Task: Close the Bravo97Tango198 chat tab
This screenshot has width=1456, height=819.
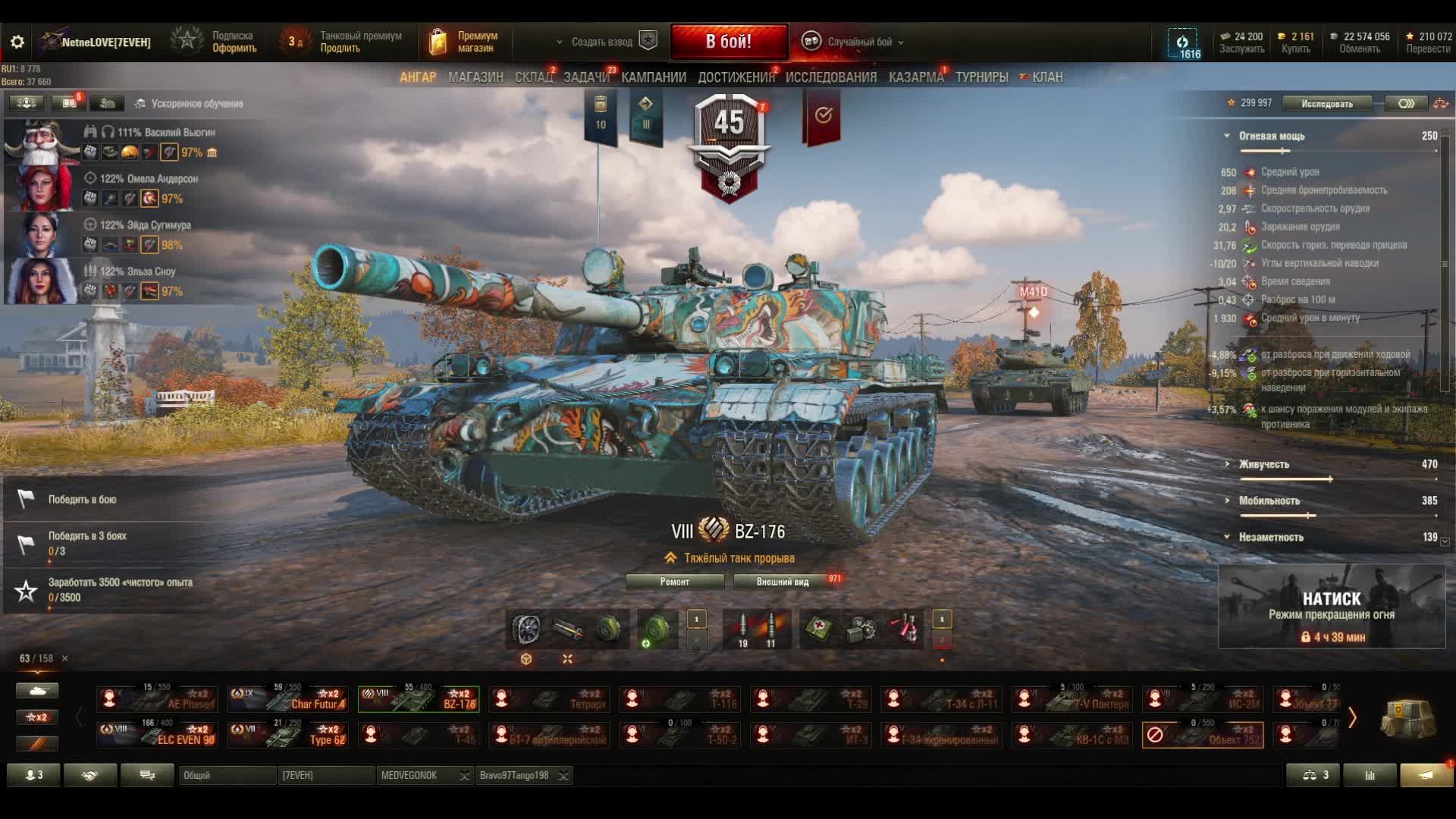Action: pyautogui.click(x=563, y=775)
